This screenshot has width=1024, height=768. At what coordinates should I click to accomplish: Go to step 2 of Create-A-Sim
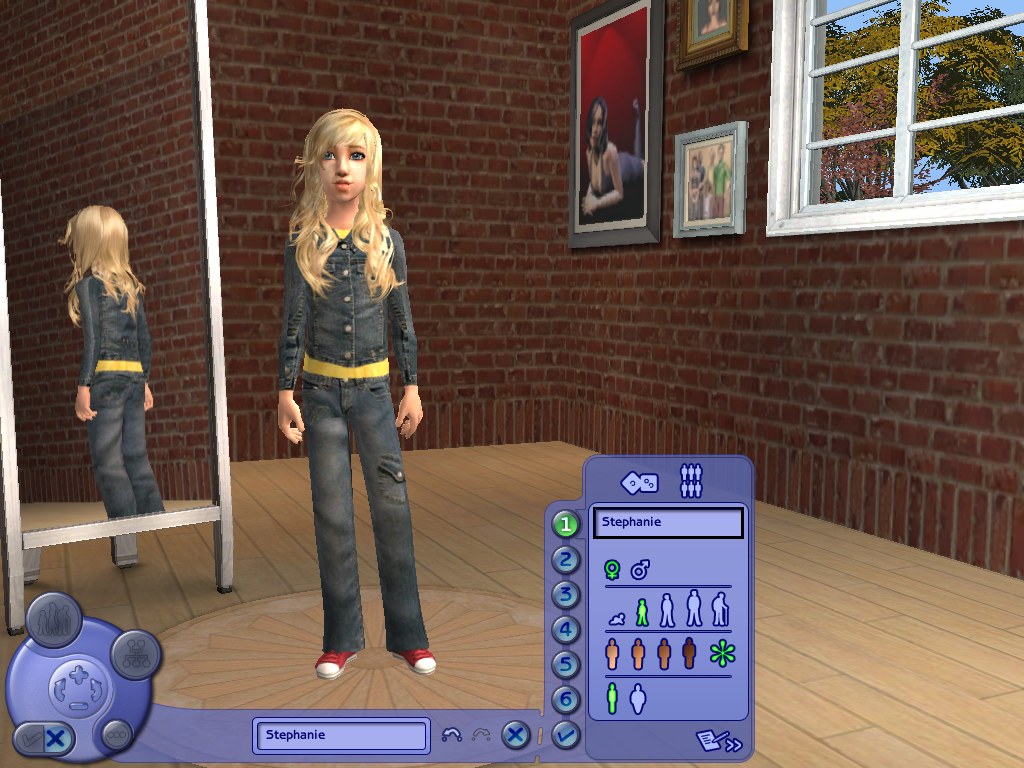pyautogui.click(x=566, y=559)
